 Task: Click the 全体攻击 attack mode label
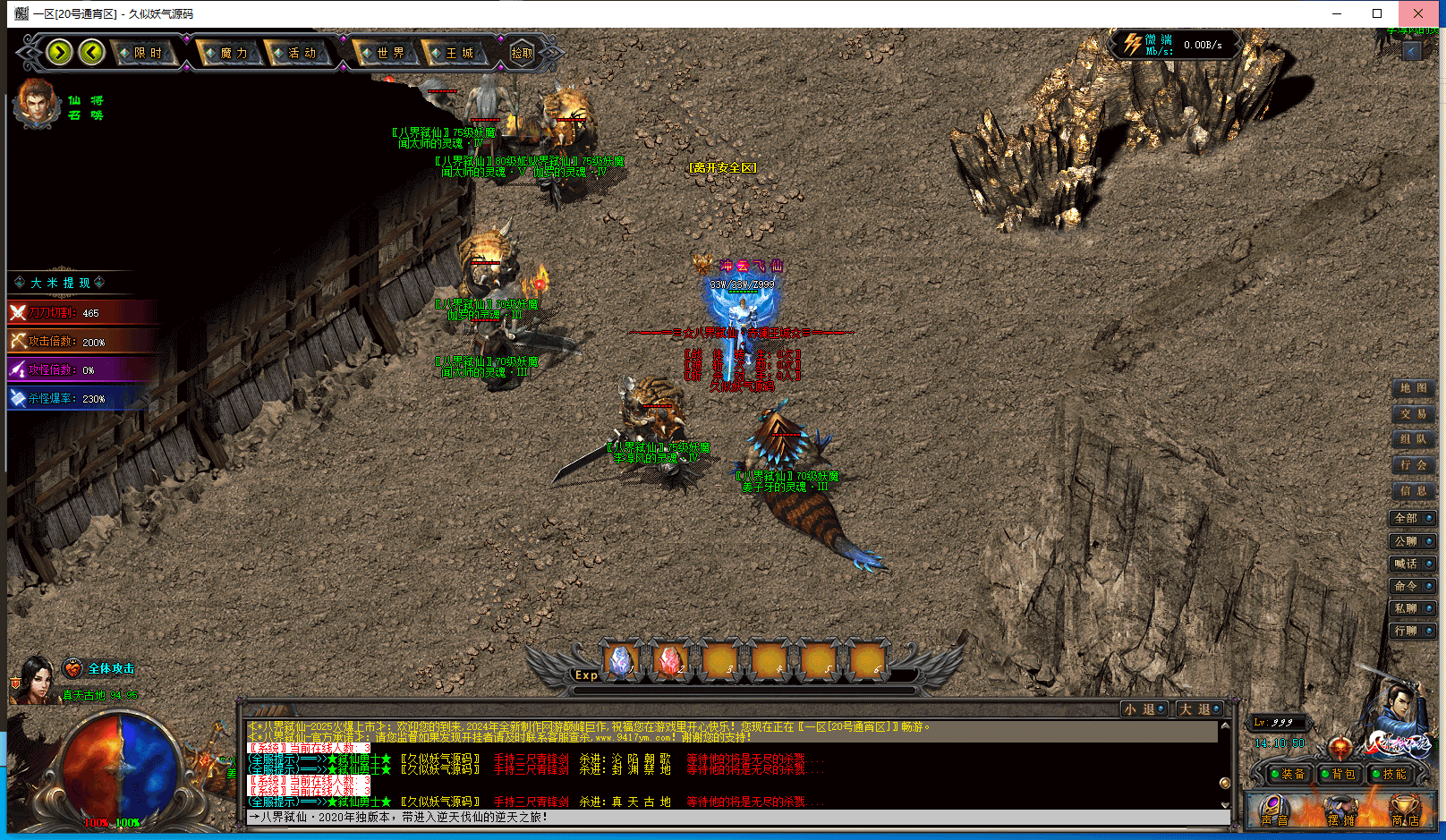point(111,669)
